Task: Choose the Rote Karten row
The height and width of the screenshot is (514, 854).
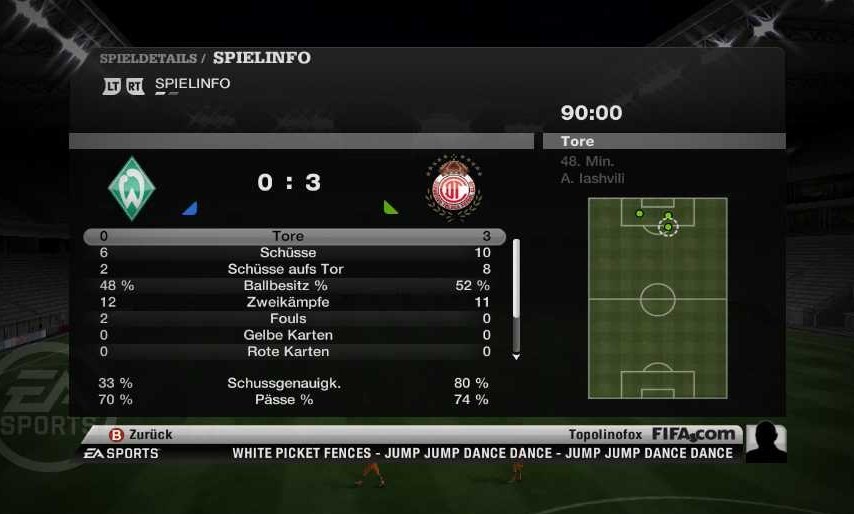Action: pos(288,351)
